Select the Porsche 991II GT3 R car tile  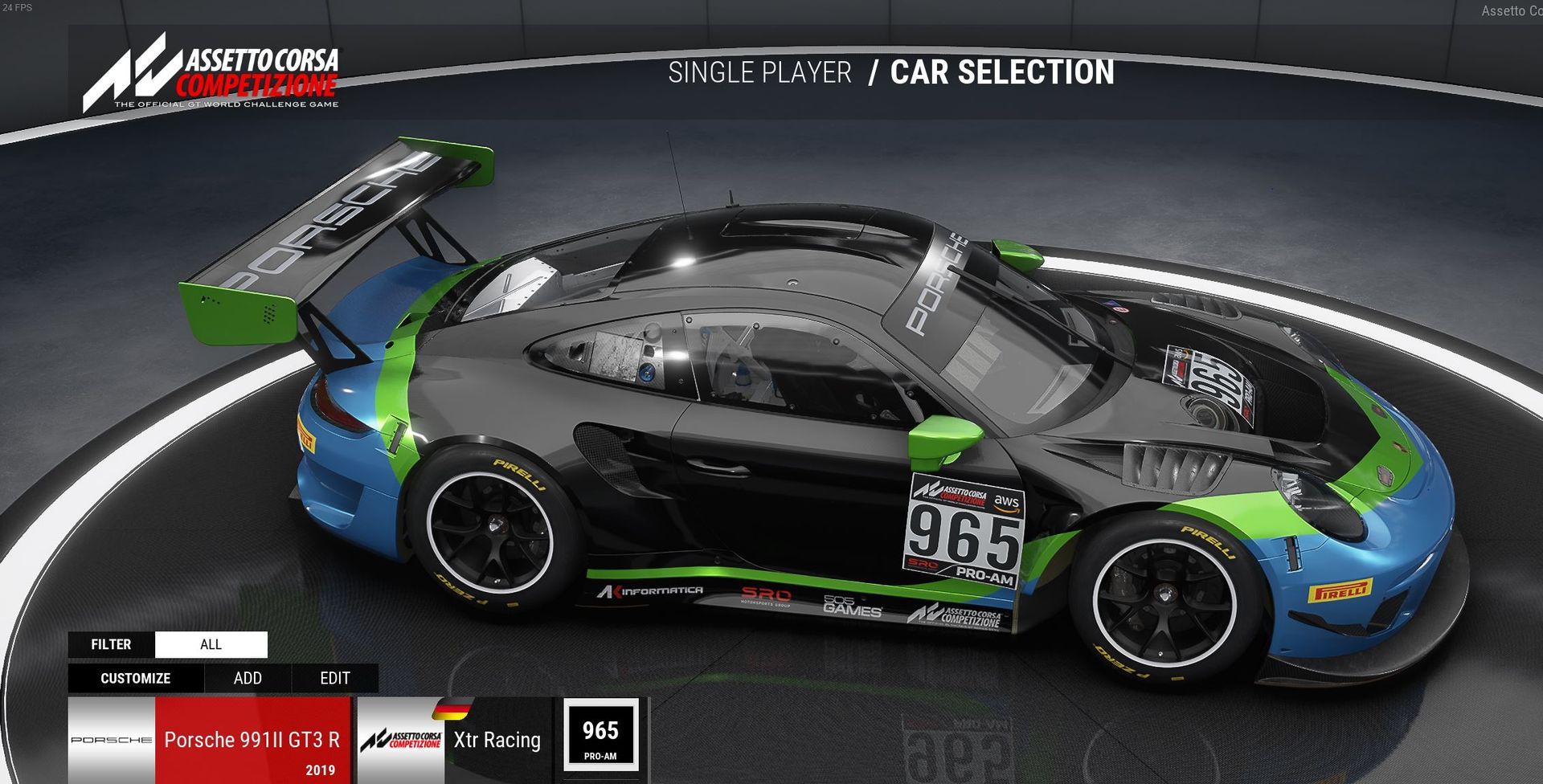211,740
